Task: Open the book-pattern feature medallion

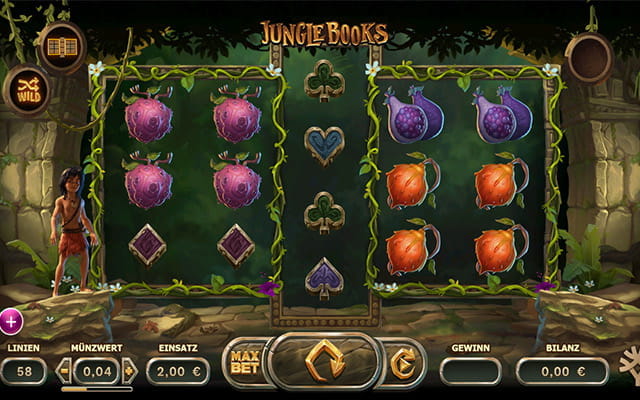Action: [x=61, y=46]
